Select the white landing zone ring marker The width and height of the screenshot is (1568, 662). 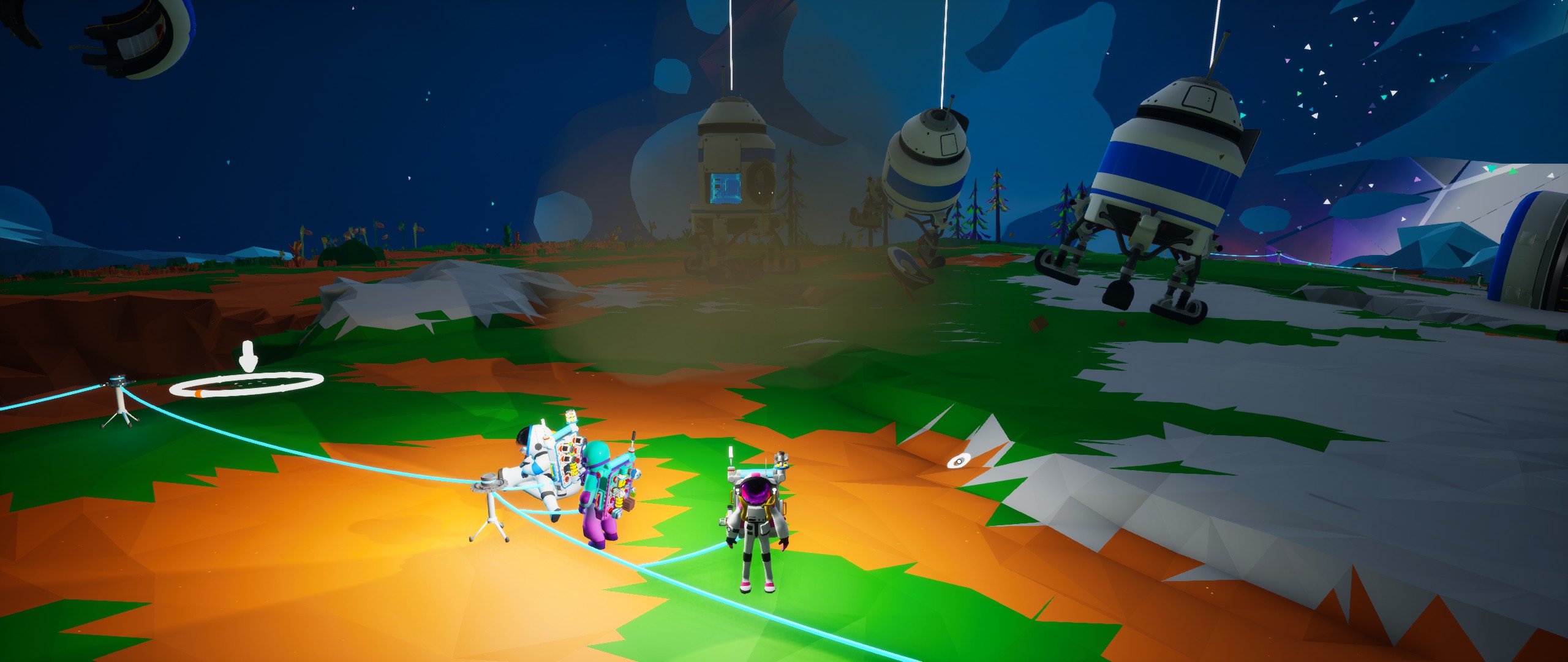[246, 386]
